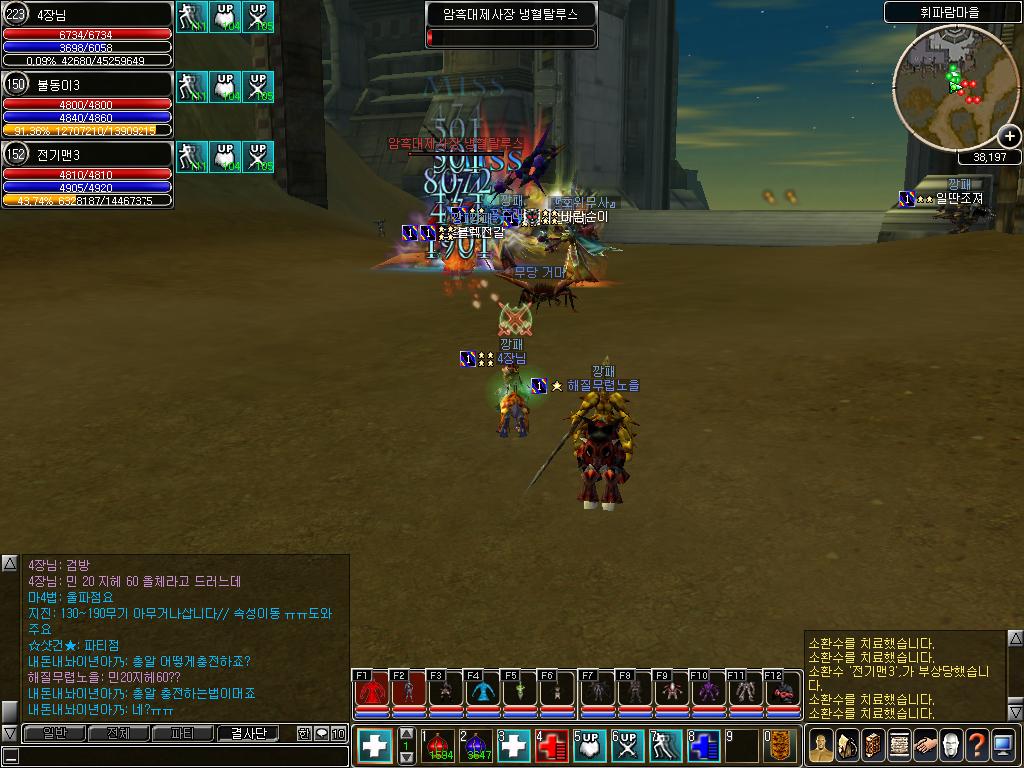Open the 결사단 chat tab
The height and width of the screenshot is (768, 1024).
click(248, 734)
